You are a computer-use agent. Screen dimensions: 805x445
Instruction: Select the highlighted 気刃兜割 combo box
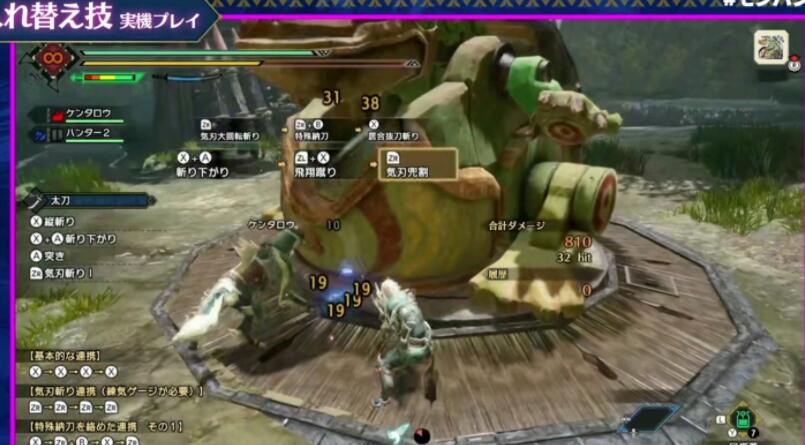[417, 165]
